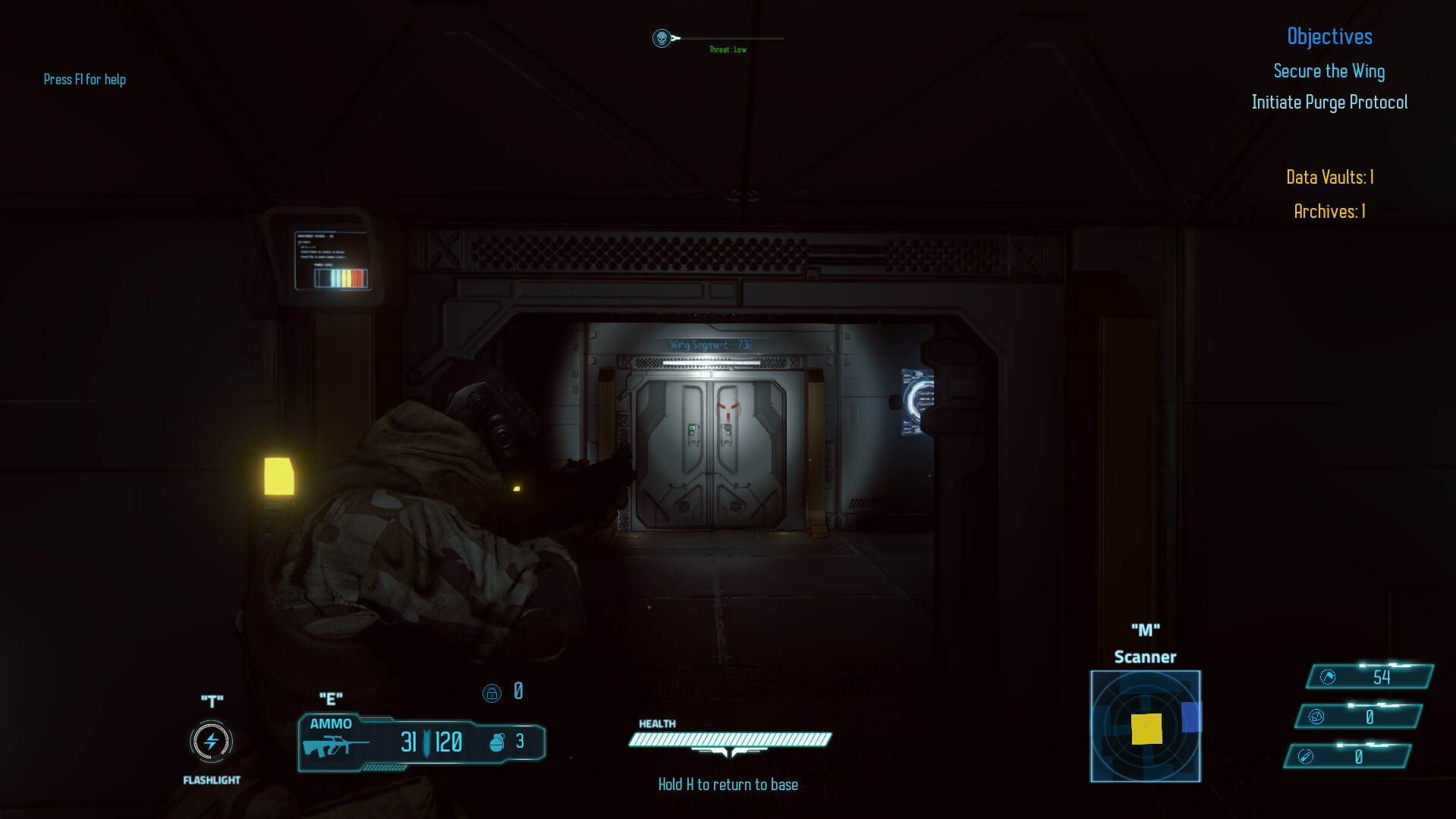Image resolution: width=1456 pixels, height=819 pixels.
Task: Toggle the Scanner minimap display
Action: pos(1145,726)
